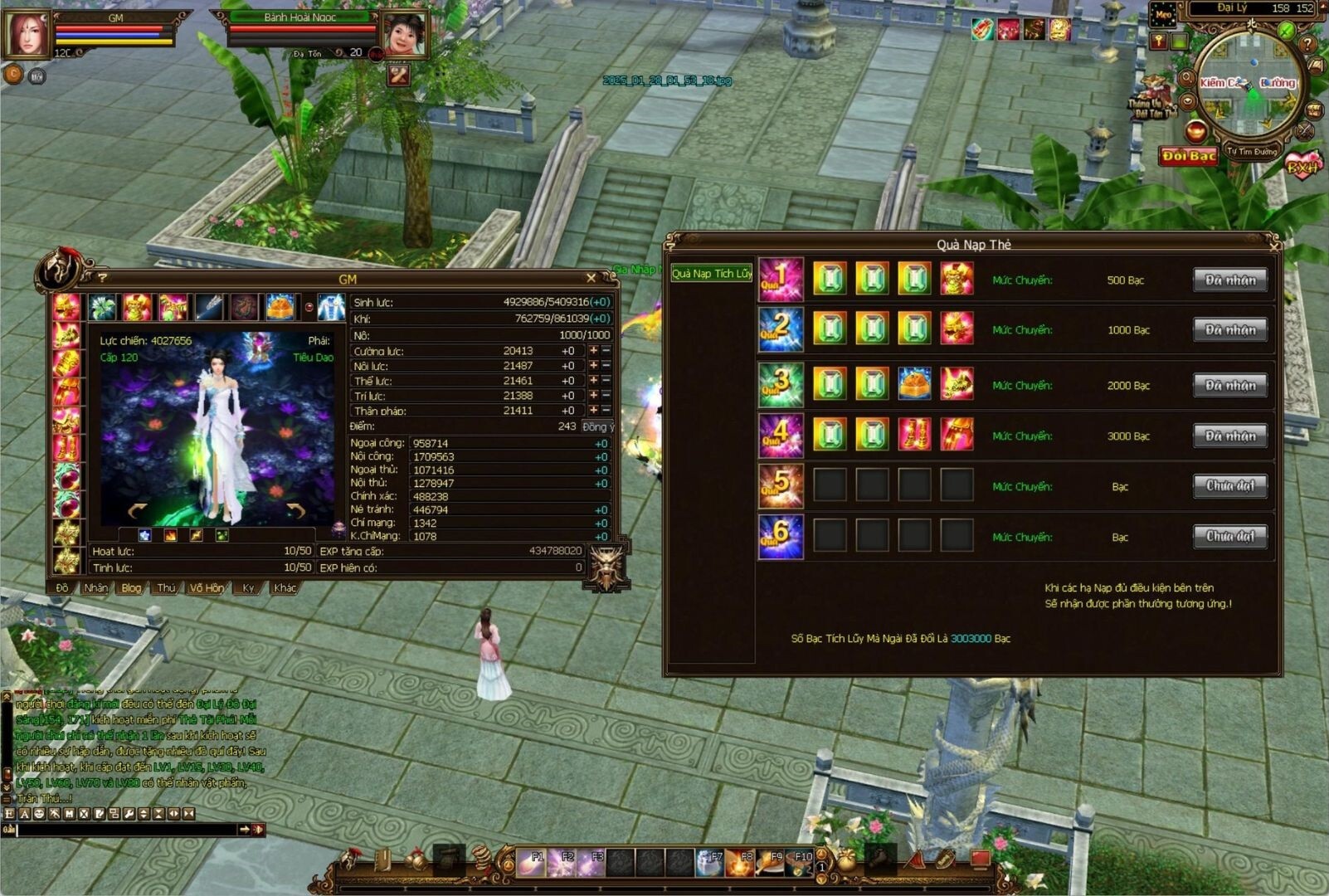This screenshot has width=1329, height=896.
Task: Decrease Thân pháp with the minus button
Action: coord(606,411)
